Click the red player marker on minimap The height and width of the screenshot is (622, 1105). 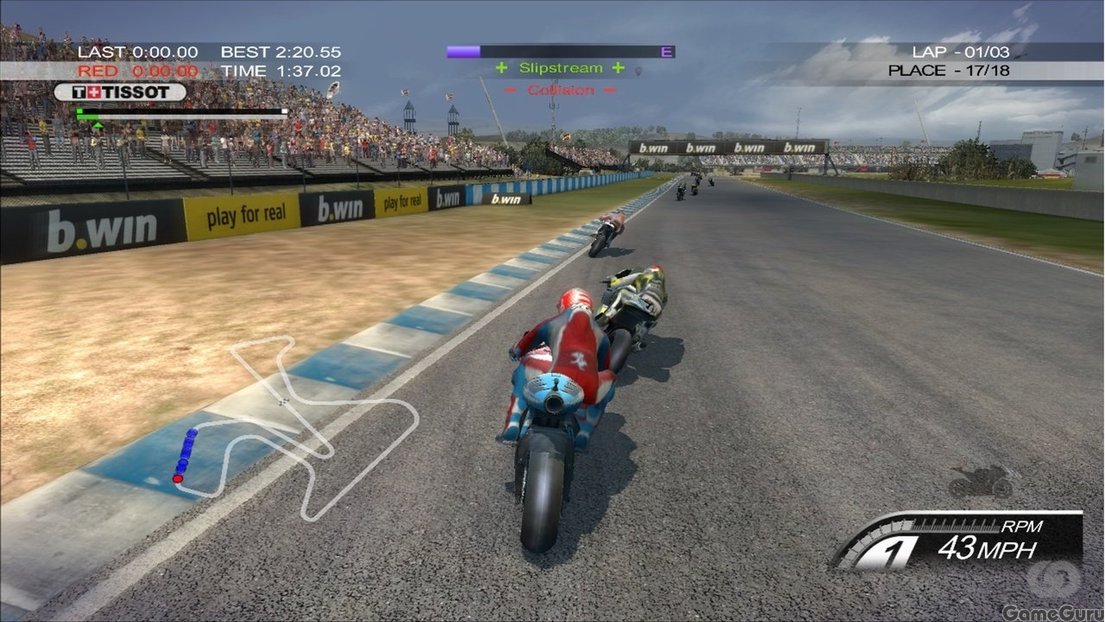[178, 479]
